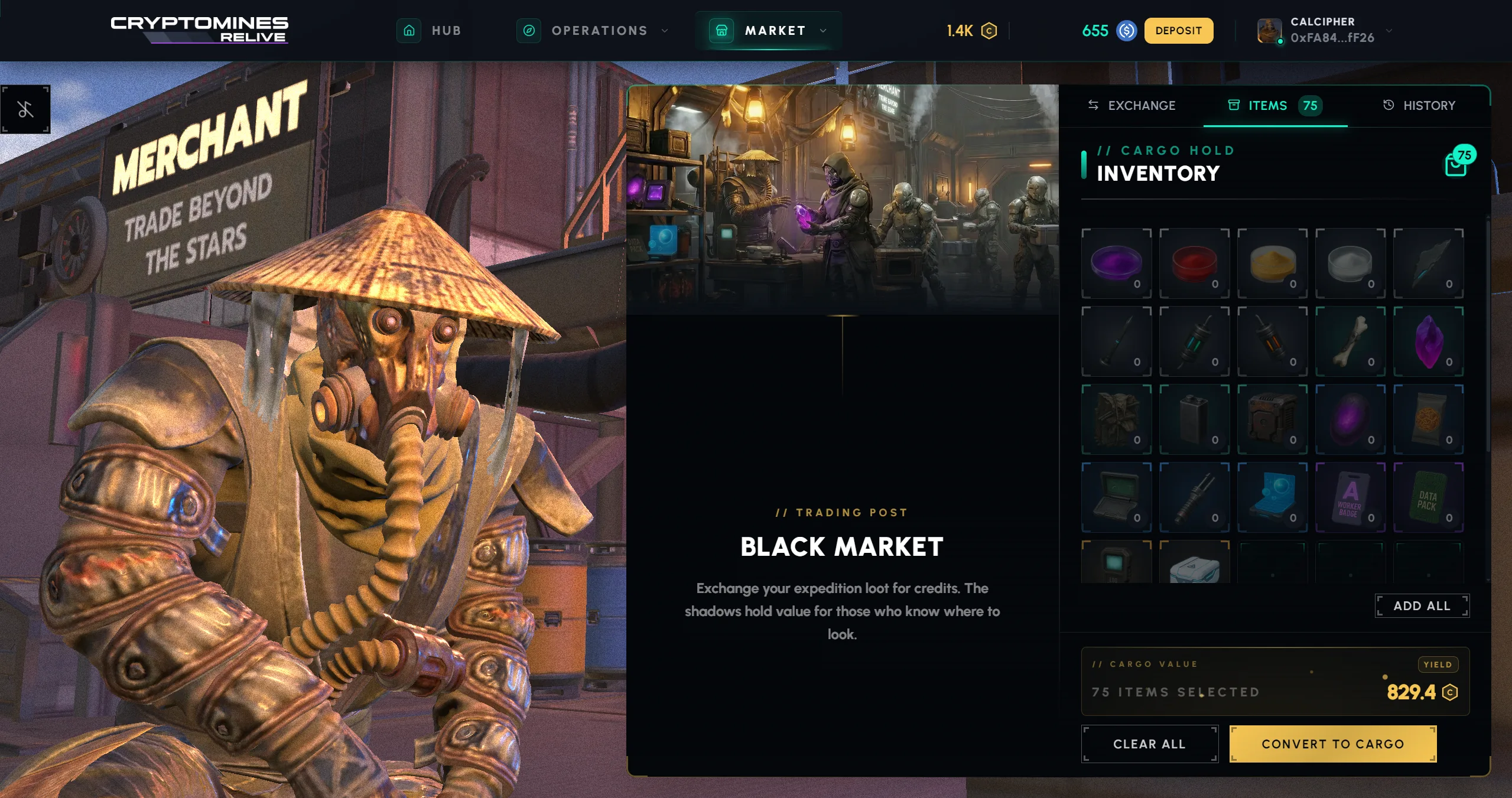Select the purple petri dish reagent in inventory
The image size is (1512, 798).
[1116, 263]
